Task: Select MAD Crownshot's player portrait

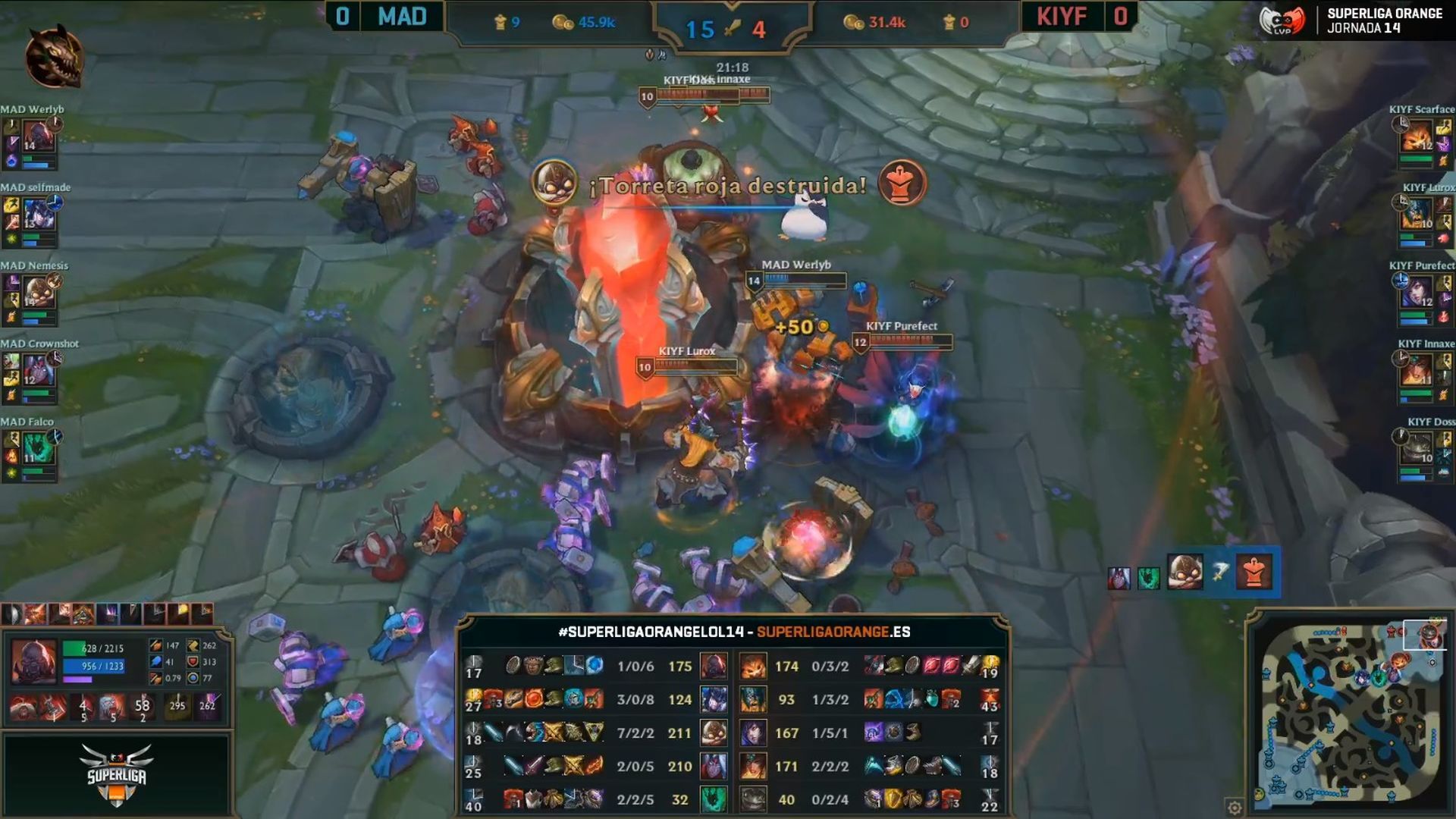Action: point(37,371)
